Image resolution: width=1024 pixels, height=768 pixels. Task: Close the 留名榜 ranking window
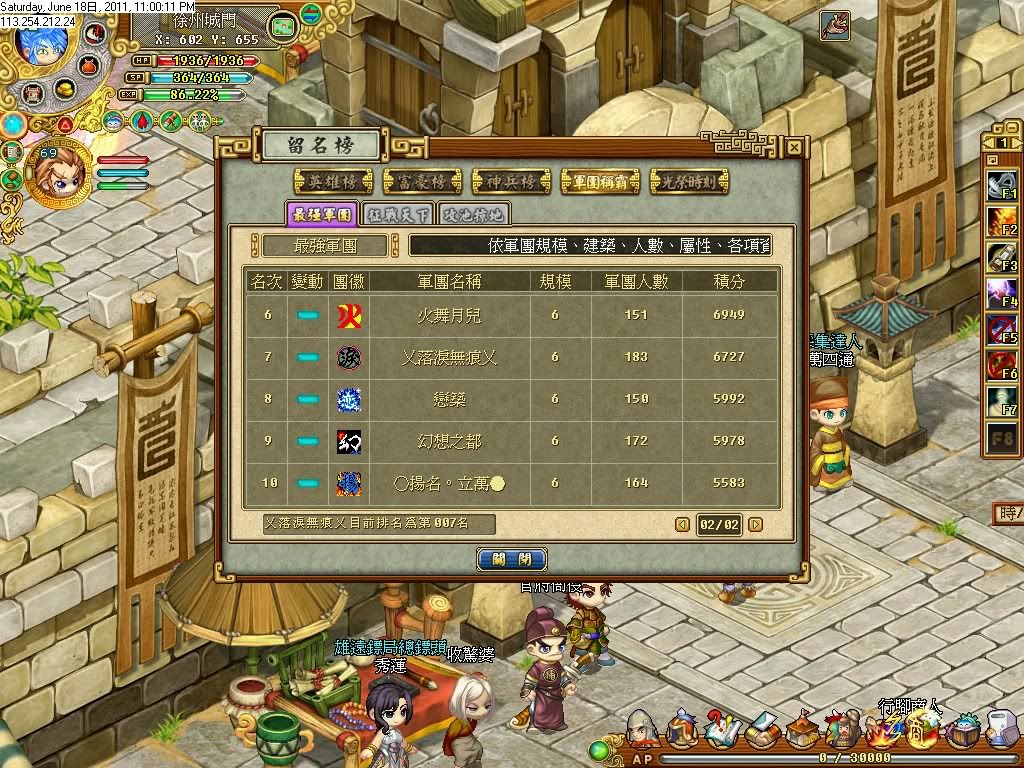[x=793, y=147]
